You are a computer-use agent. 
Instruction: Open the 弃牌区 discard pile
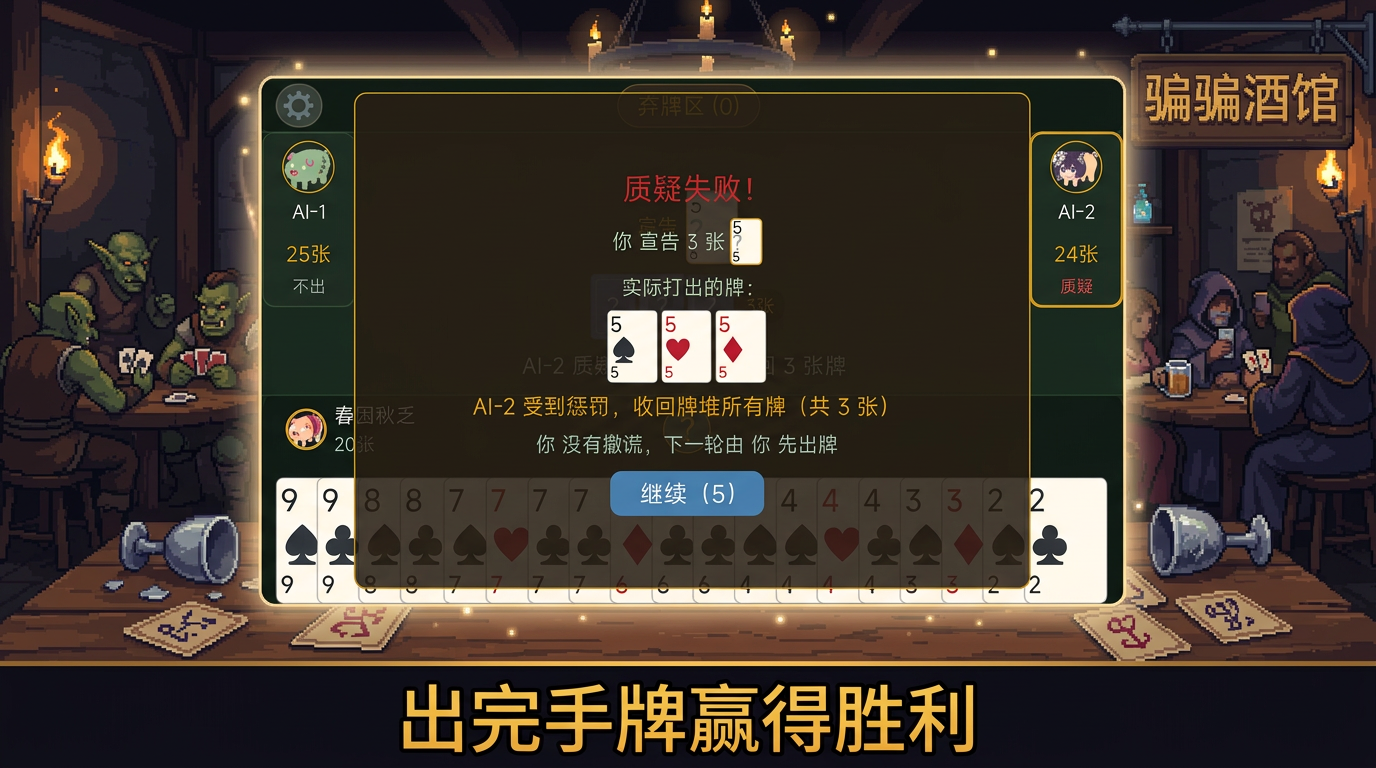687,107
